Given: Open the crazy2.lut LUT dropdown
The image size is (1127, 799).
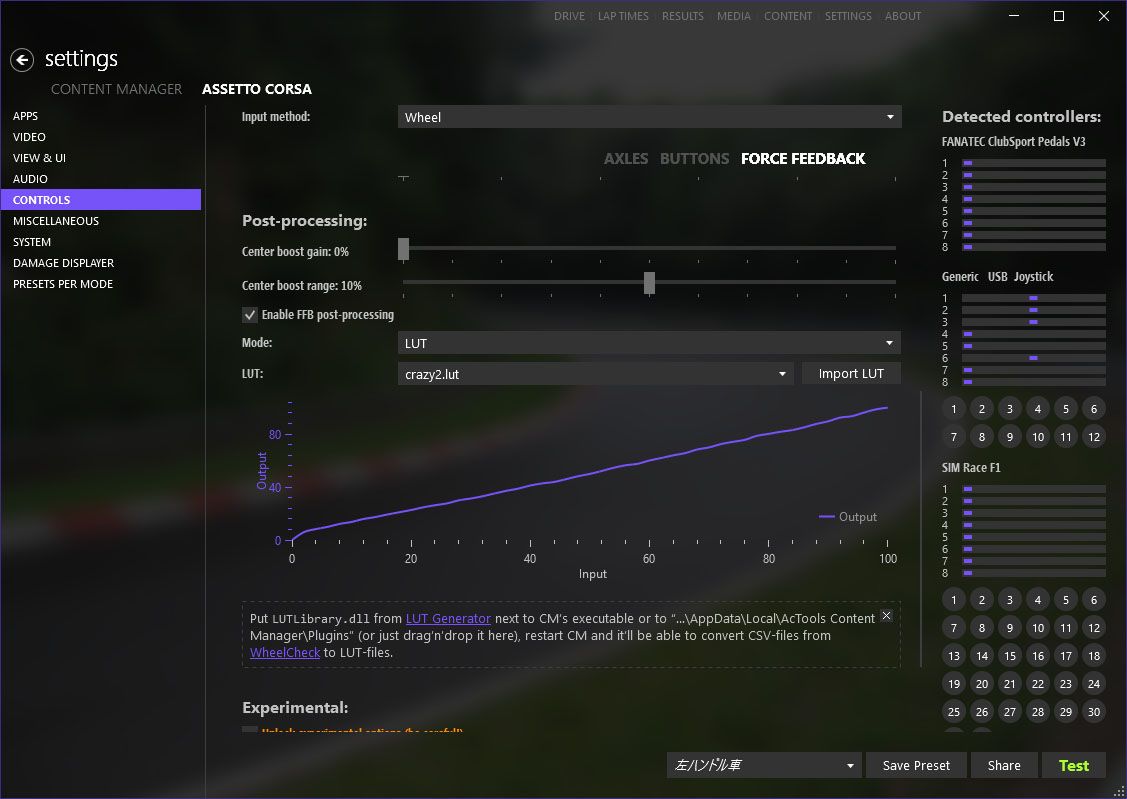Looking at the screenshot, I should tap(596, 374).
